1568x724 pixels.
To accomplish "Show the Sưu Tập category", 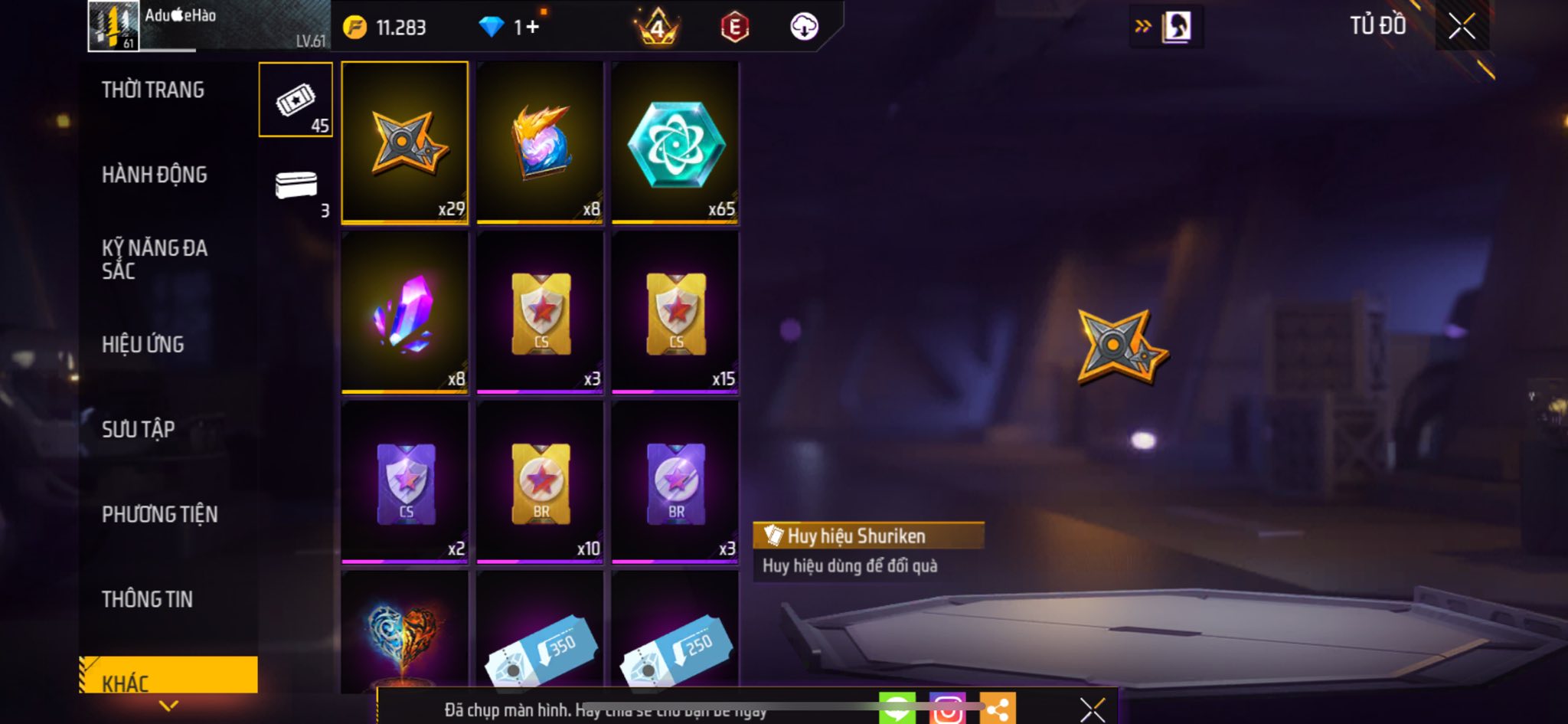I will click(x=139, y=430).
